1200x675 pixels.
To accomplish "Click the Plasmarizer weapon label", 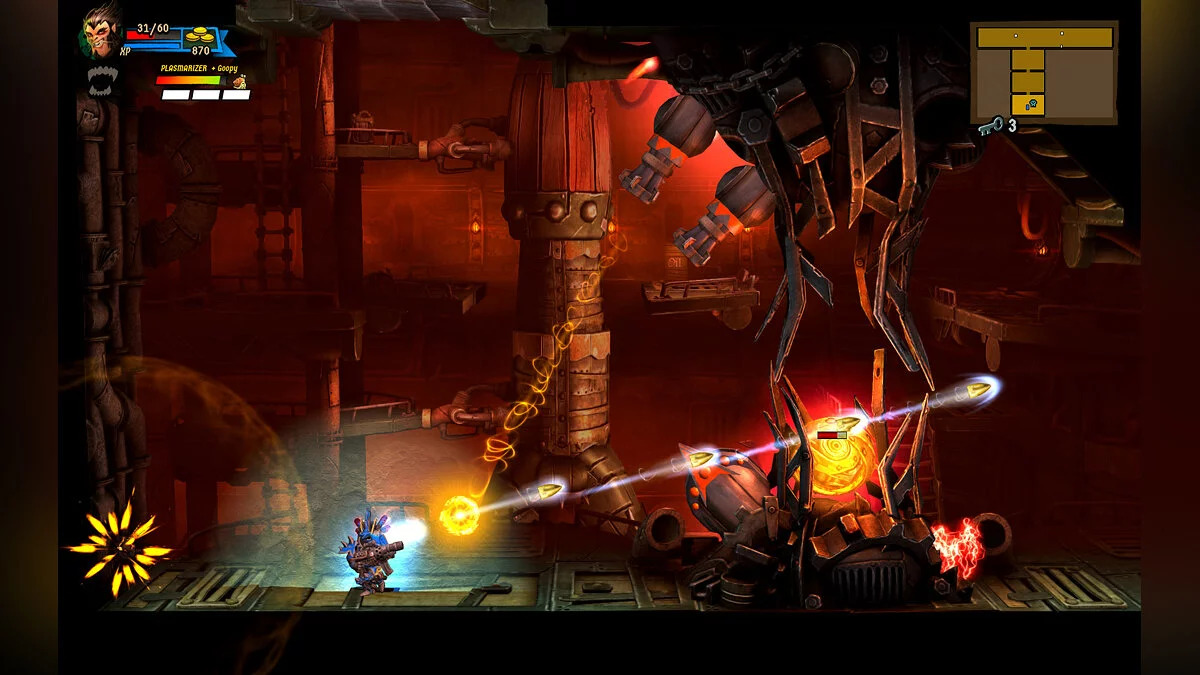I will [x=183, y=68].
